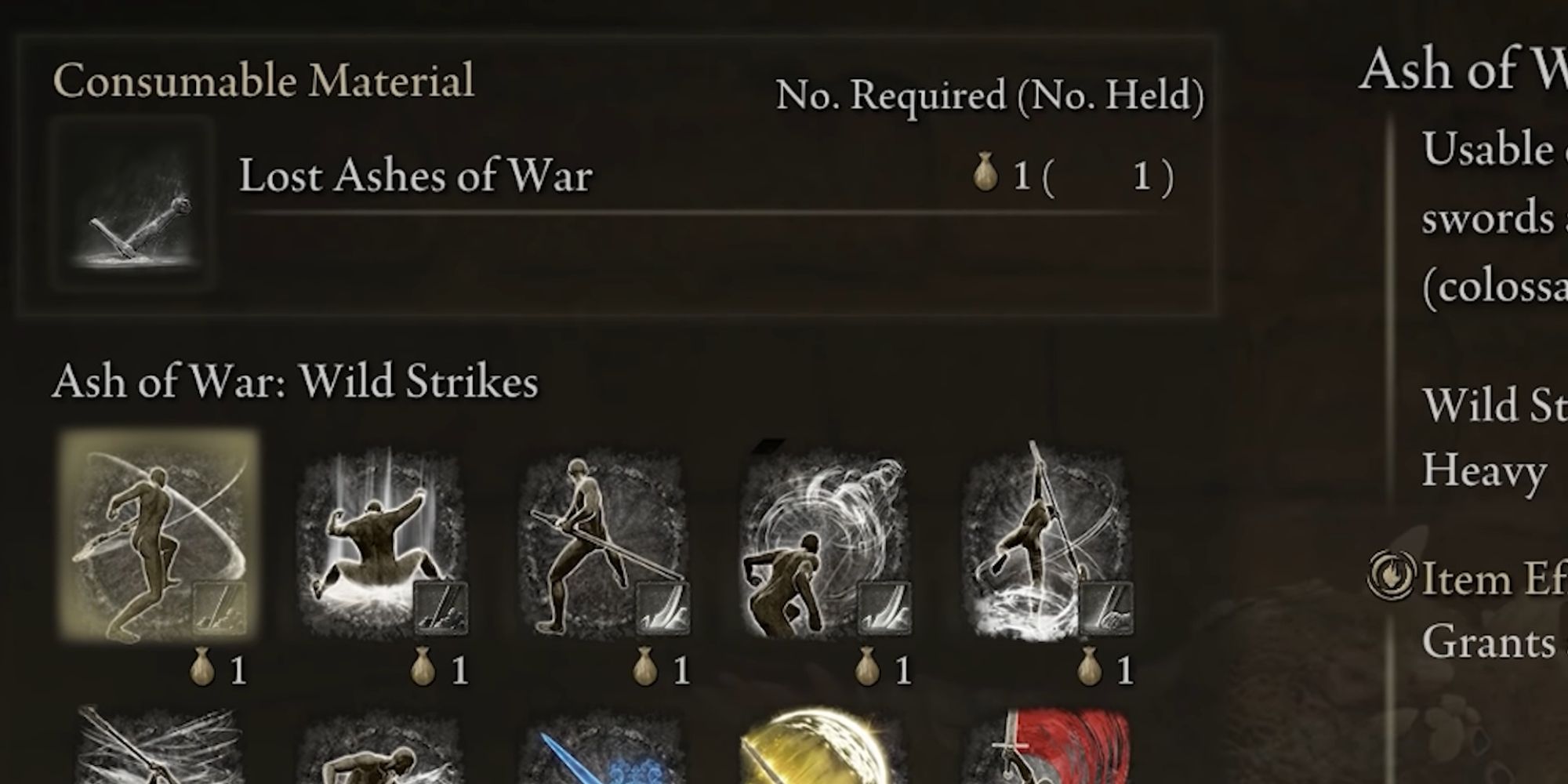The width and height of the screenshot is (1568, 784).
Task: Select the crouching figure Ash of War icon
Action: (384, 753)
